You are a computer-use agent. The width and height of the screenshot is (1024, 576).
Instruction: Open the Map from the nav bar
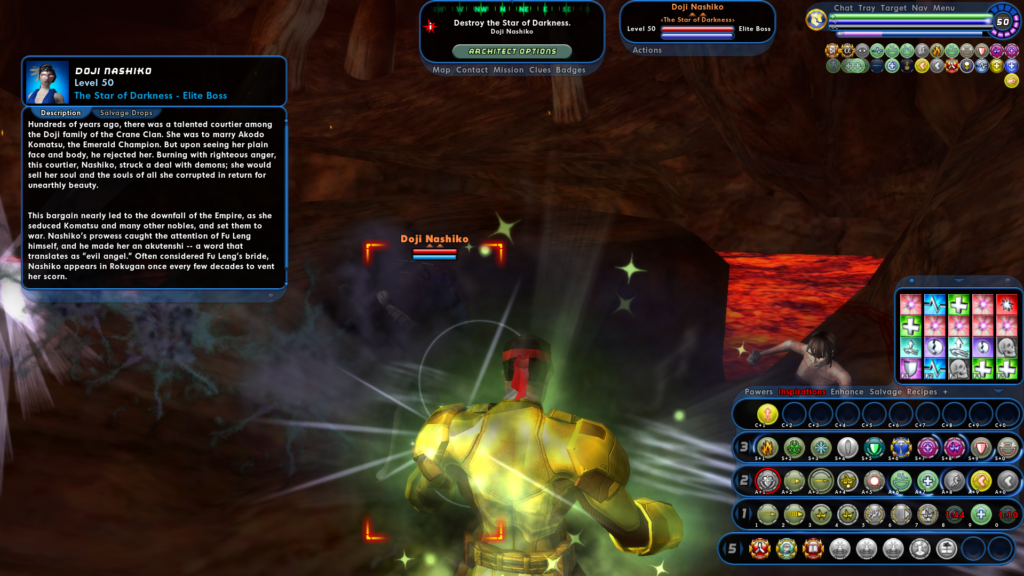click(x=441, y=70)
